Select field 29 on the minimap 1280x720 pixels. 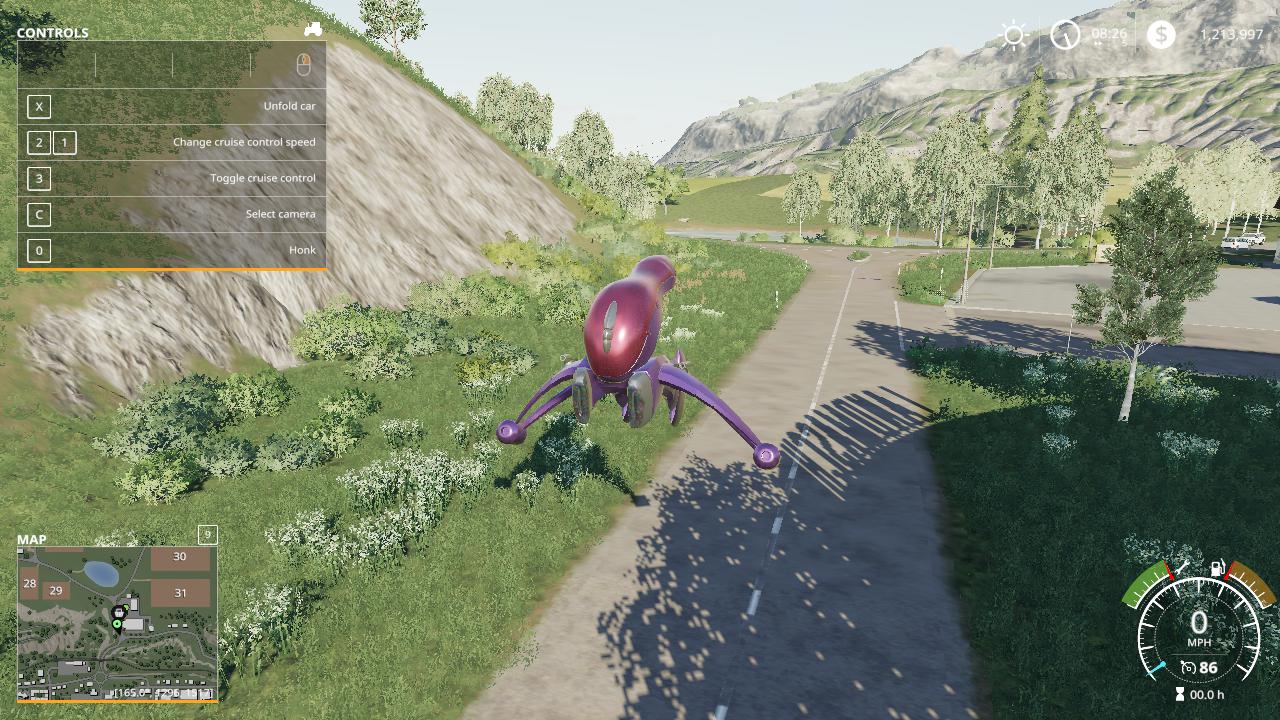point(56,591)
